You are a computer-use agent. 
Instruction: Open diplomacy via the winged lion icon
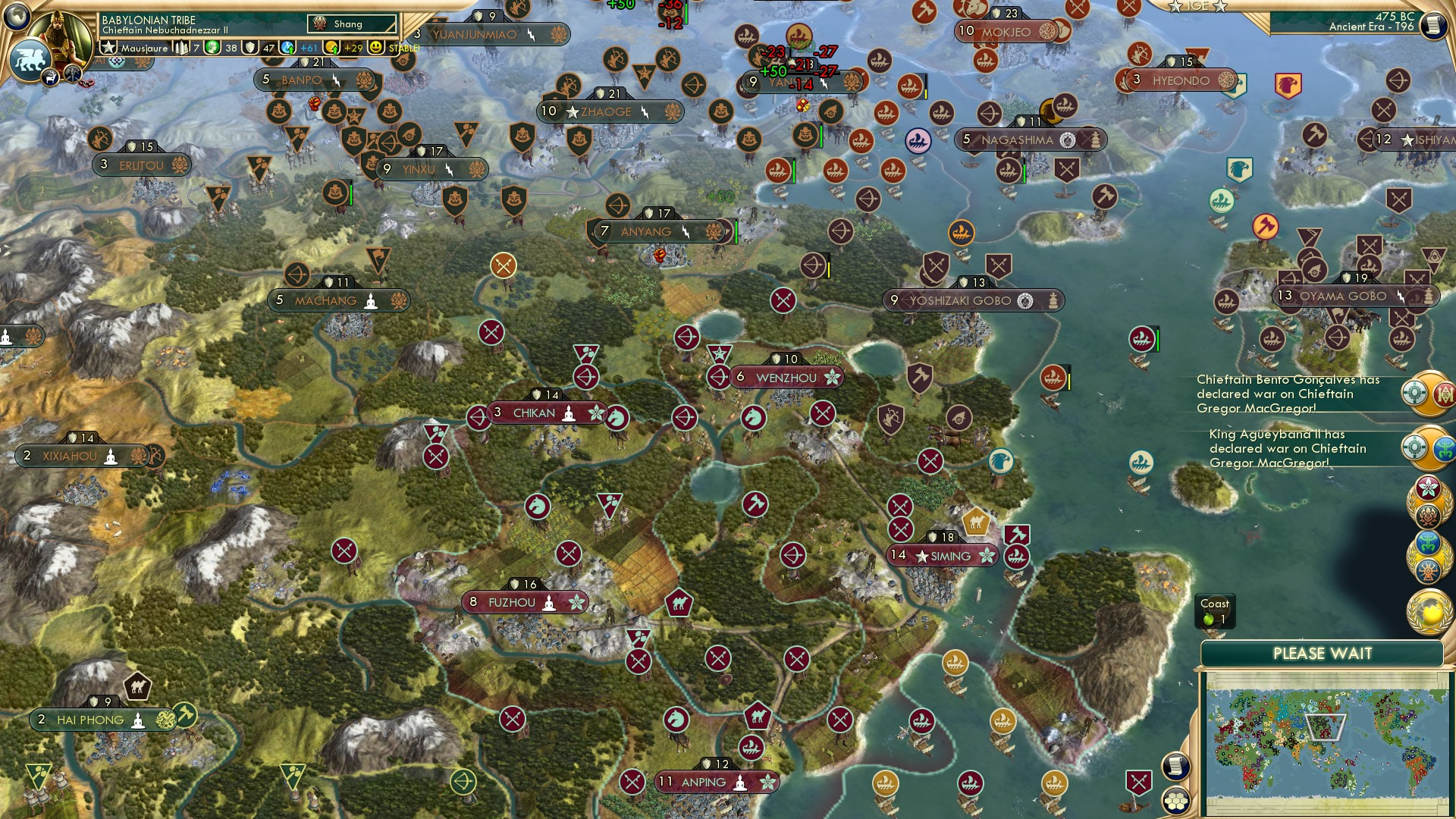point(29,61)
